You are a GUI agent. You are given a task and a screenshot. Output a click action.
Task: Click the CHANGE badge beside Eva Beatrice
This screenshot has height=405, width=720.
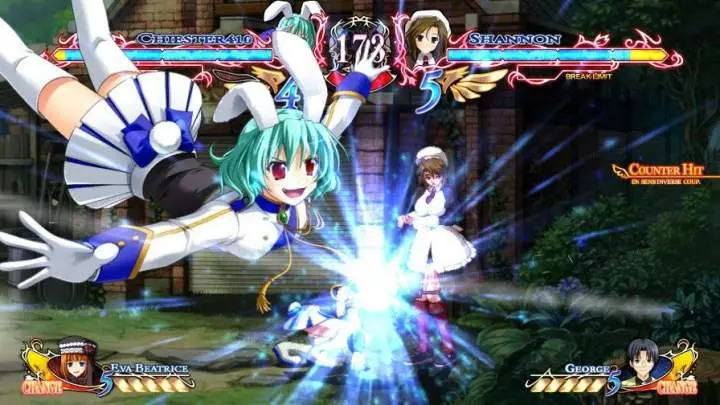pyautogui.click(x=40, y=384)
